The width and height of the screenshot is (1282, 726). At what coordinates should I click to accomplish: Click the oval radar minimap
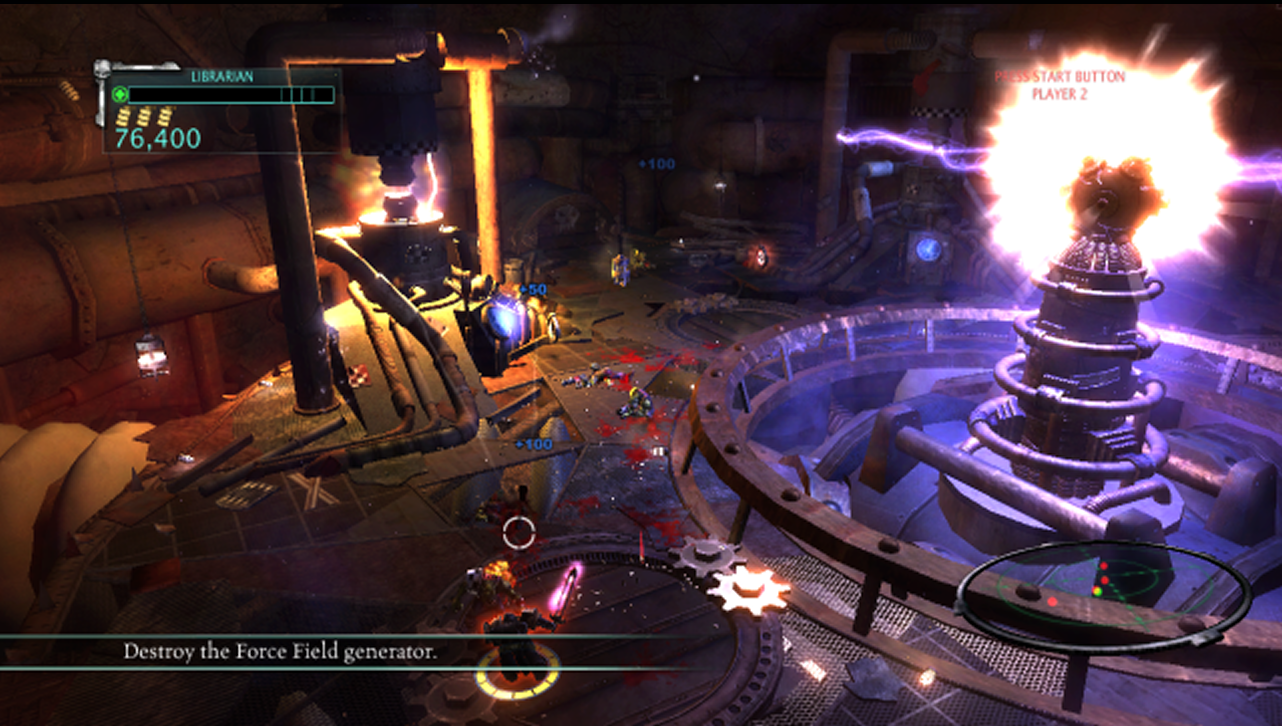click(x=1103, y=593)
